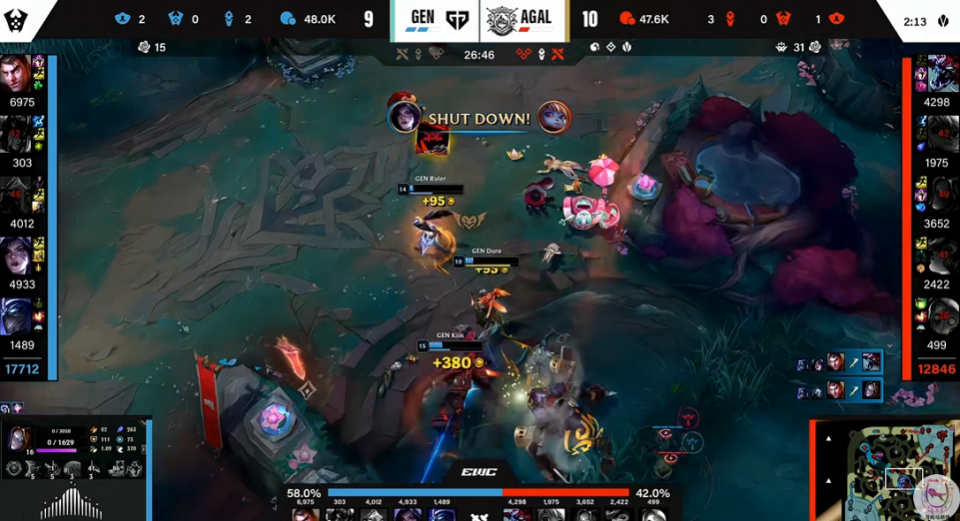Select red team portrait above 4298 damage
This screenshot has width=960, height=521.
pos(941,75)
